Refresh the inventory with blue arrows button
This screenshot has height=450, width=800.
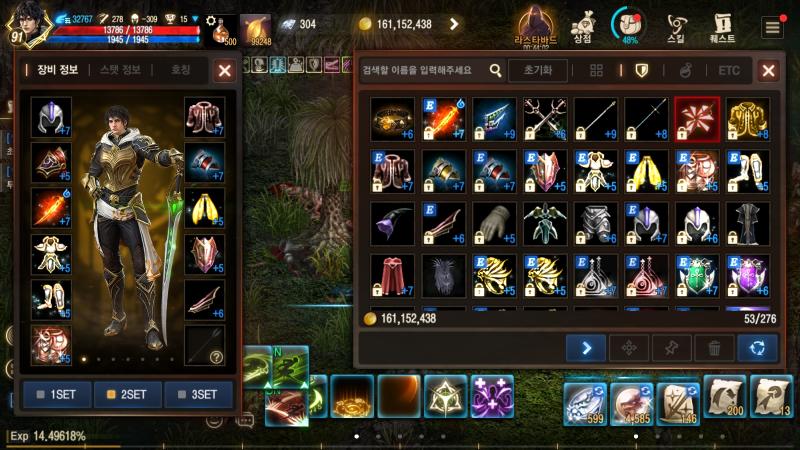coord(757,348)
